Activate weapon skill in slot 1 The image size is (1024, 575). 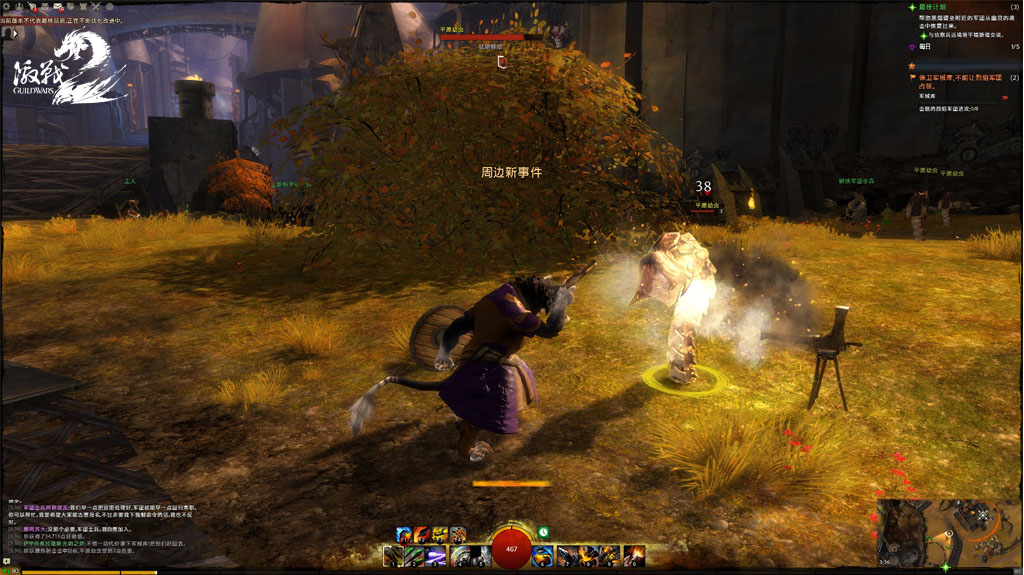tap(395, 555)
